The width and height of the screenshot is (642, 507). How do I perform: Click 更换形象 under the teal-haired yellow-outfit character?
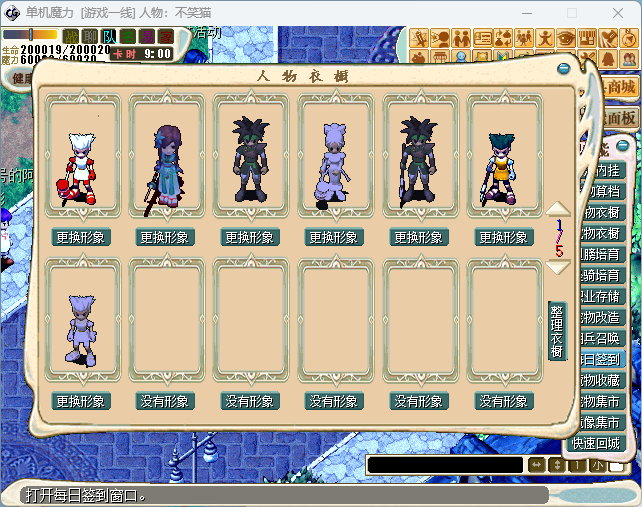pos(503,238)
